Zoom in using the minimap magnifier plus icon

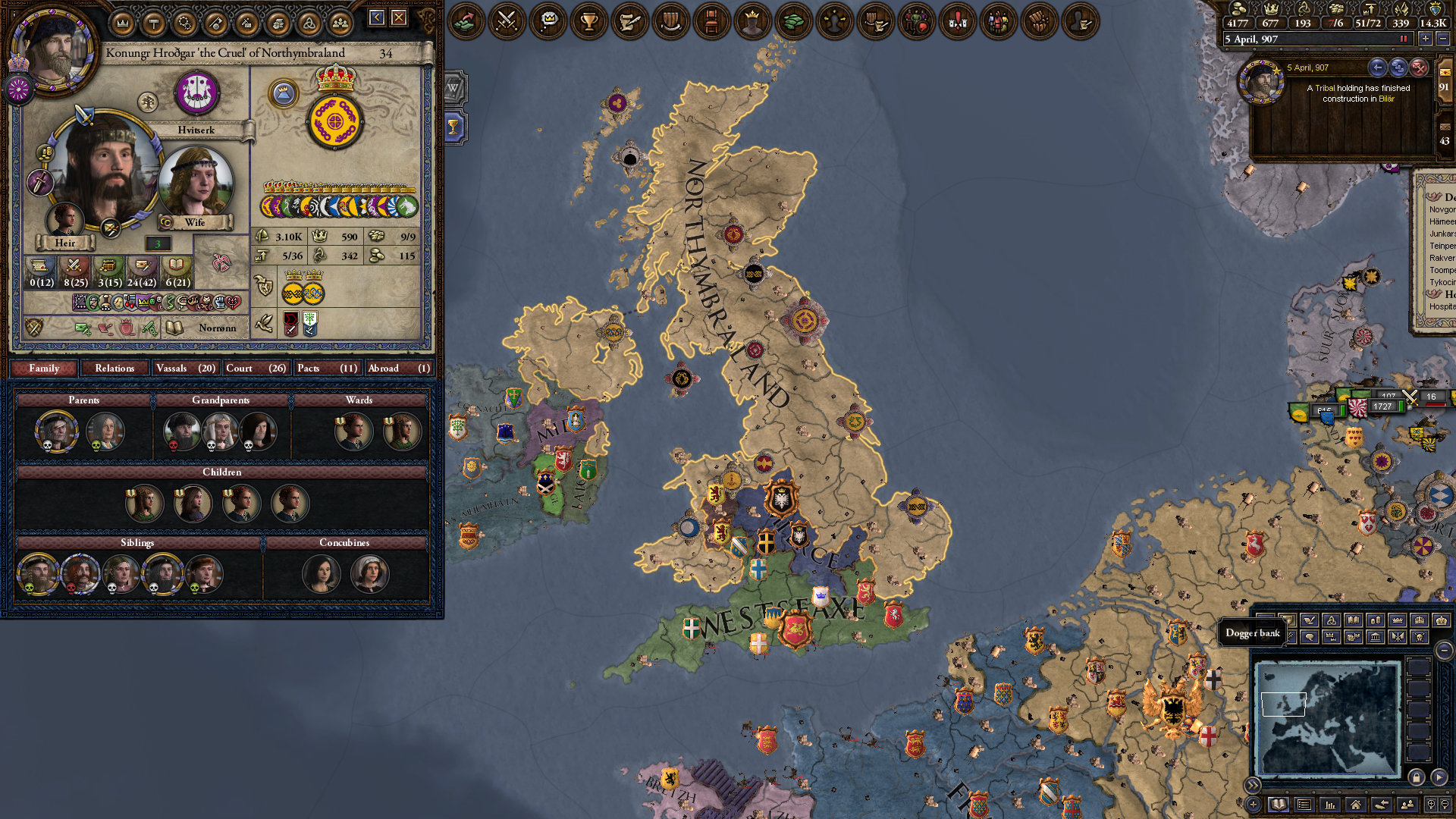point(1432,803)
